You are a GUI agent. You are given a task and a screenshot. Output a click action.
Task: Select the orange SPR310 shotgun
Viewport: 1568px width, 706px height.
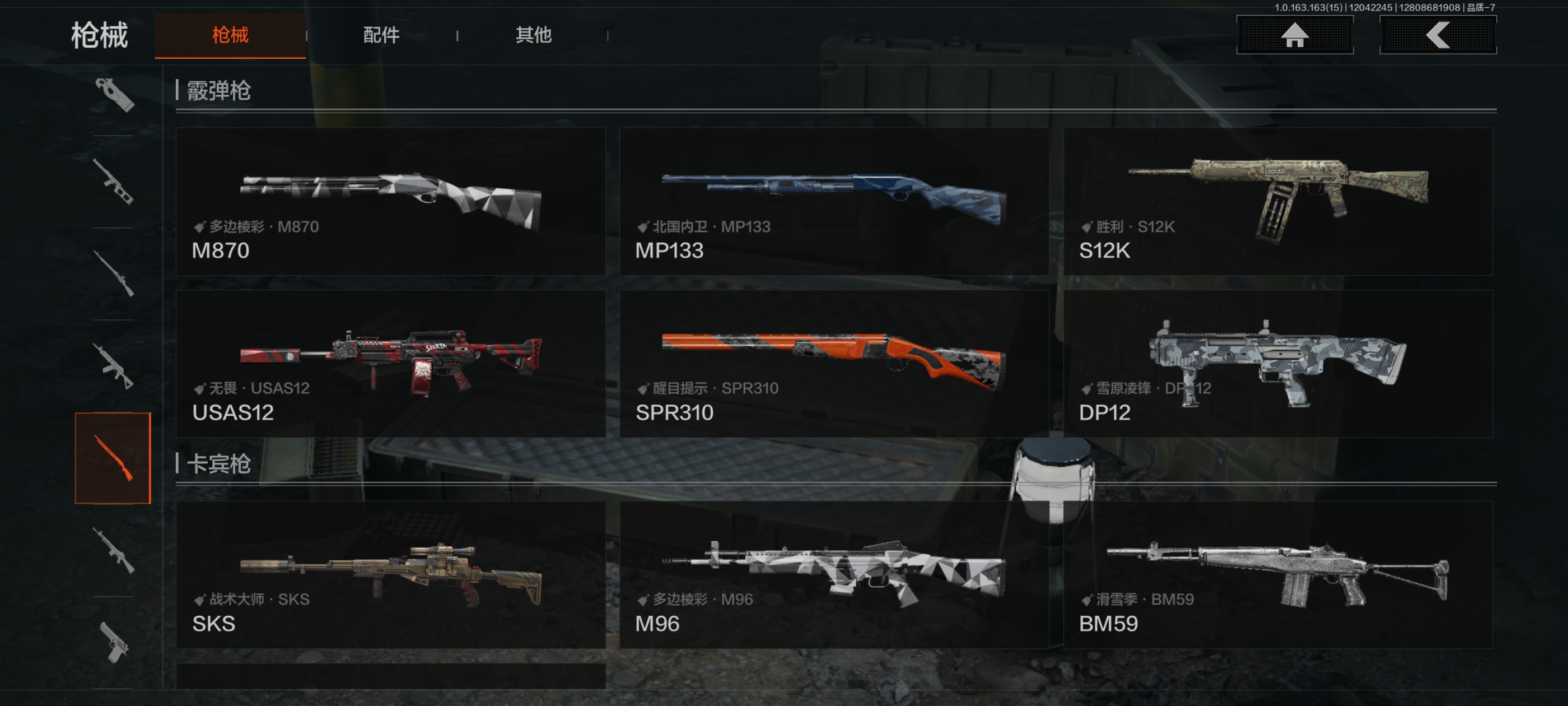pos(833,364)
